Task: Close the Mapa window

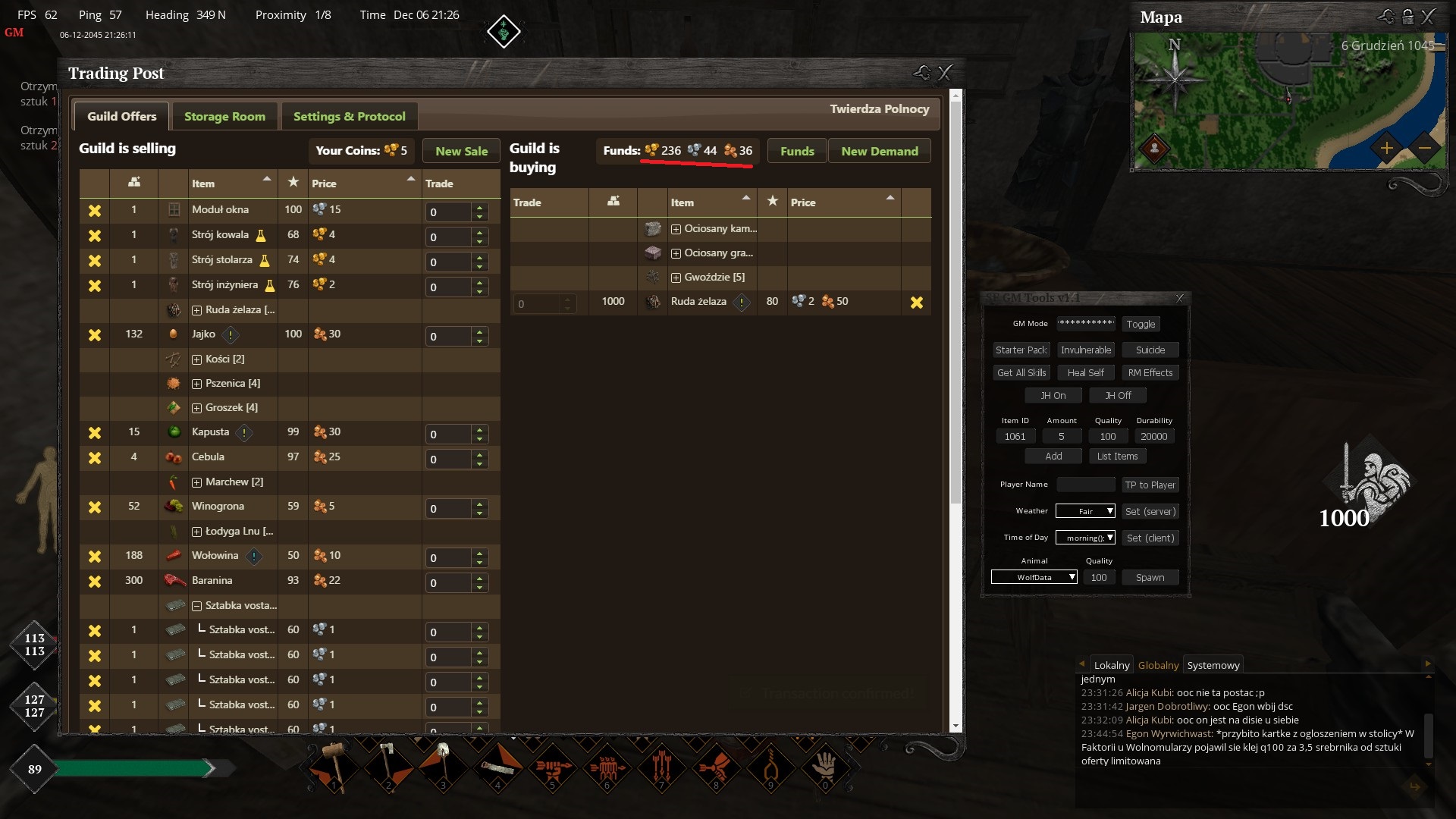Action: click(1428, 17)
